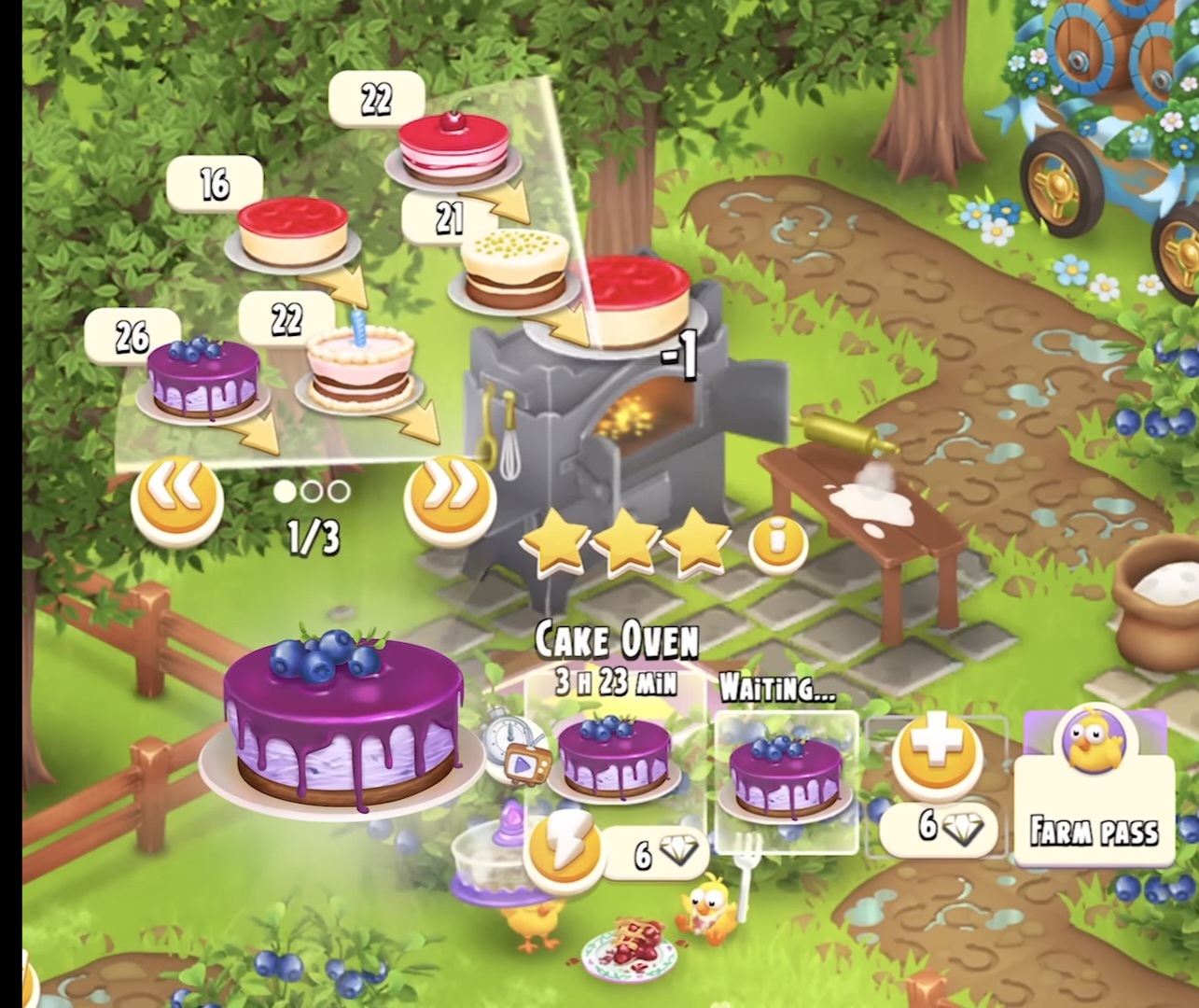
Task: Pick the passion fruit layer cake
Action: 515,269
